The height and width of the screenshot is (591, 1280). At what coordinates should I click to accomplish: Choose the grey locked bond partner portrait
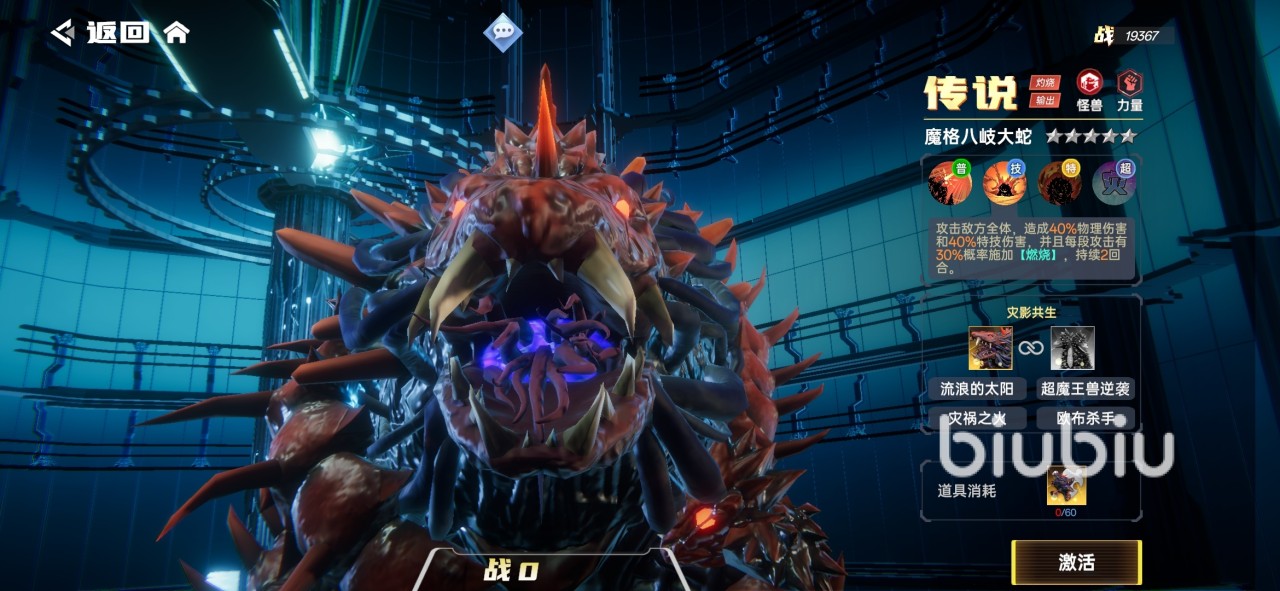coord(1072,348)
